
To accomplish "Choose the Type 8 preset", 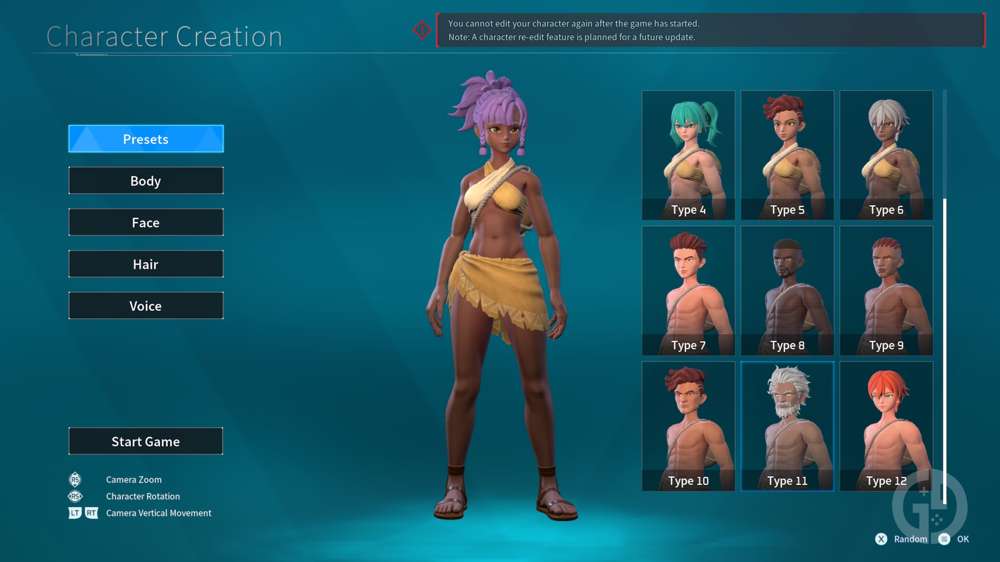I will (787, 290).
